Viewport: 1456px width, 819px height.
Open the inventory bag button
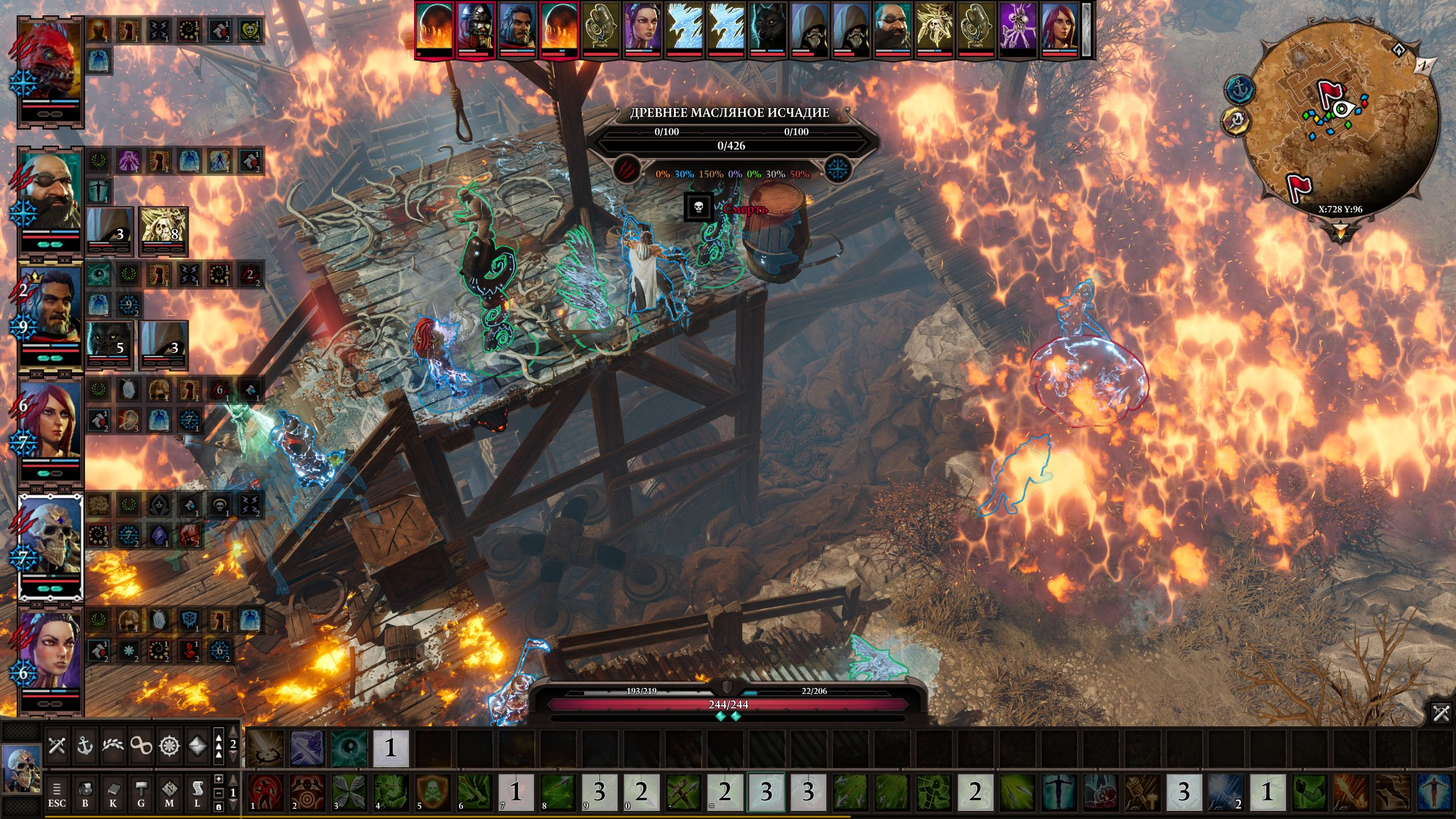(85, 793)
